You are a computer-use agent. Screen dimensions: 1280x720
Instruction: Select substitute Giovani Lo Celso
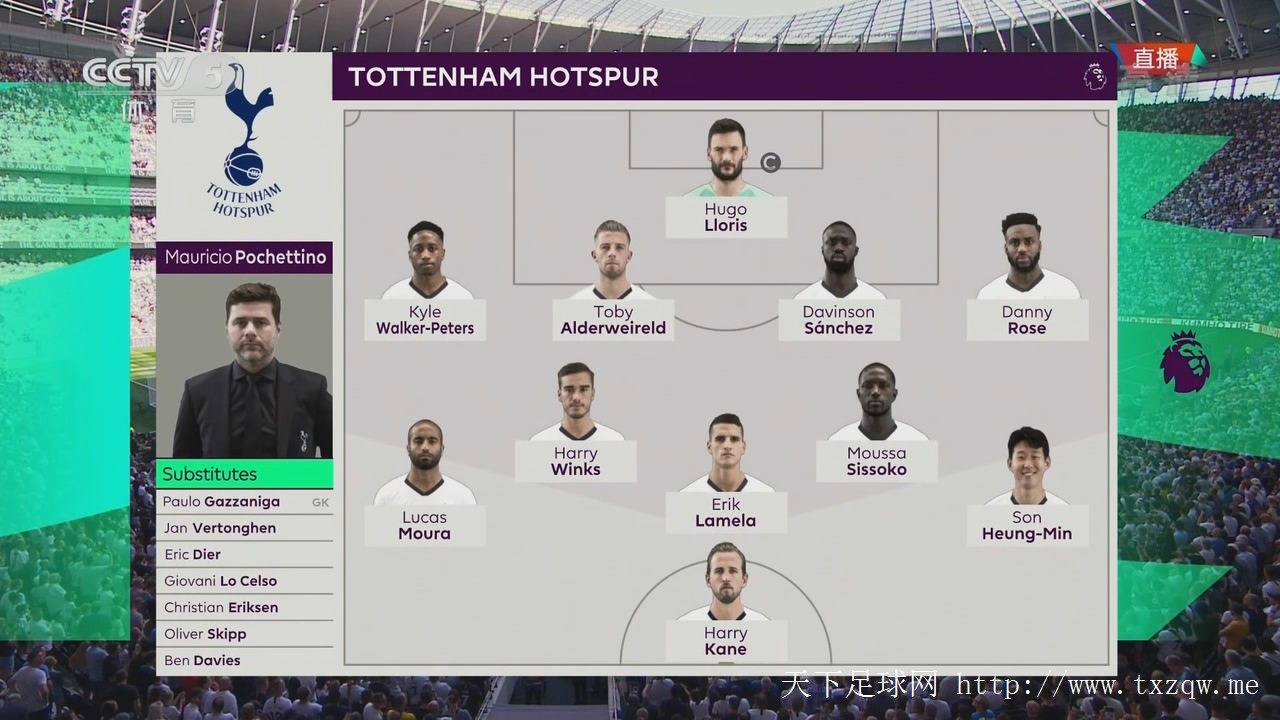point(221,581)
